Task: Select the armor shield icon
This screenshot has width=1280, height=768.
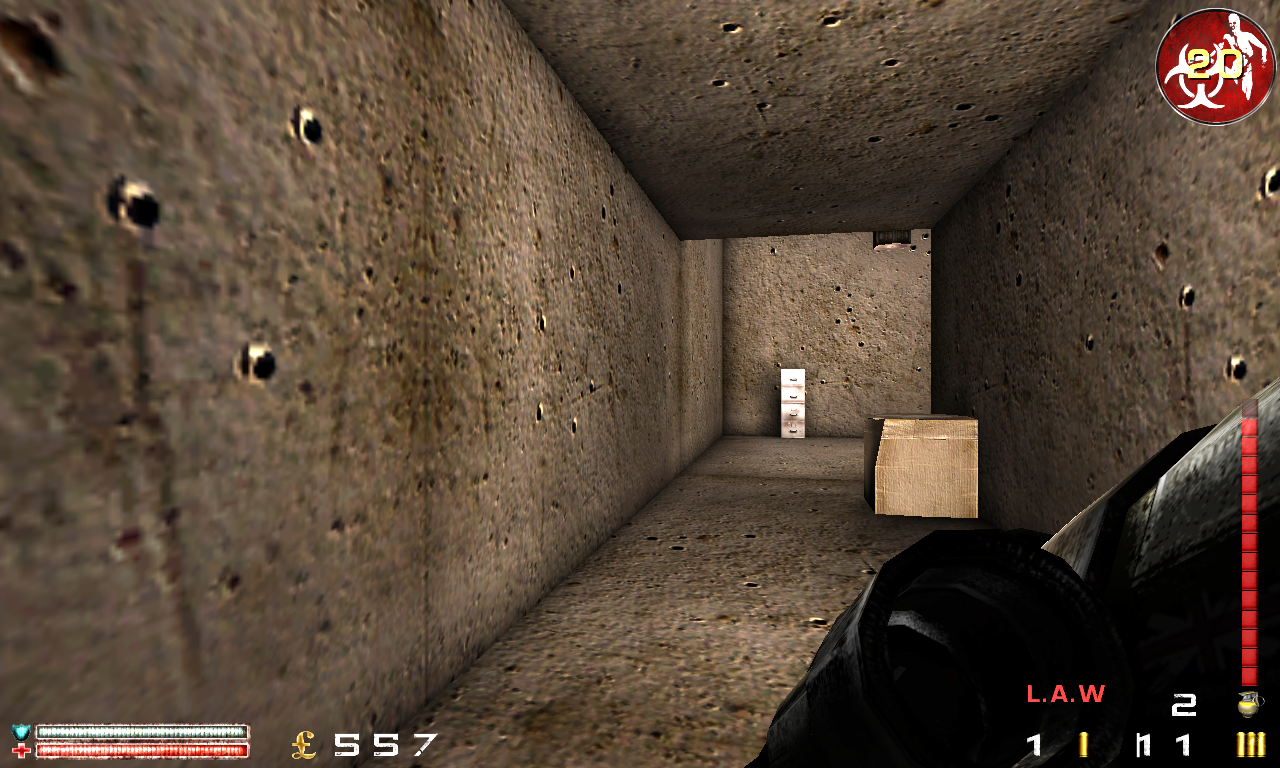Action: tap(21, 732)
